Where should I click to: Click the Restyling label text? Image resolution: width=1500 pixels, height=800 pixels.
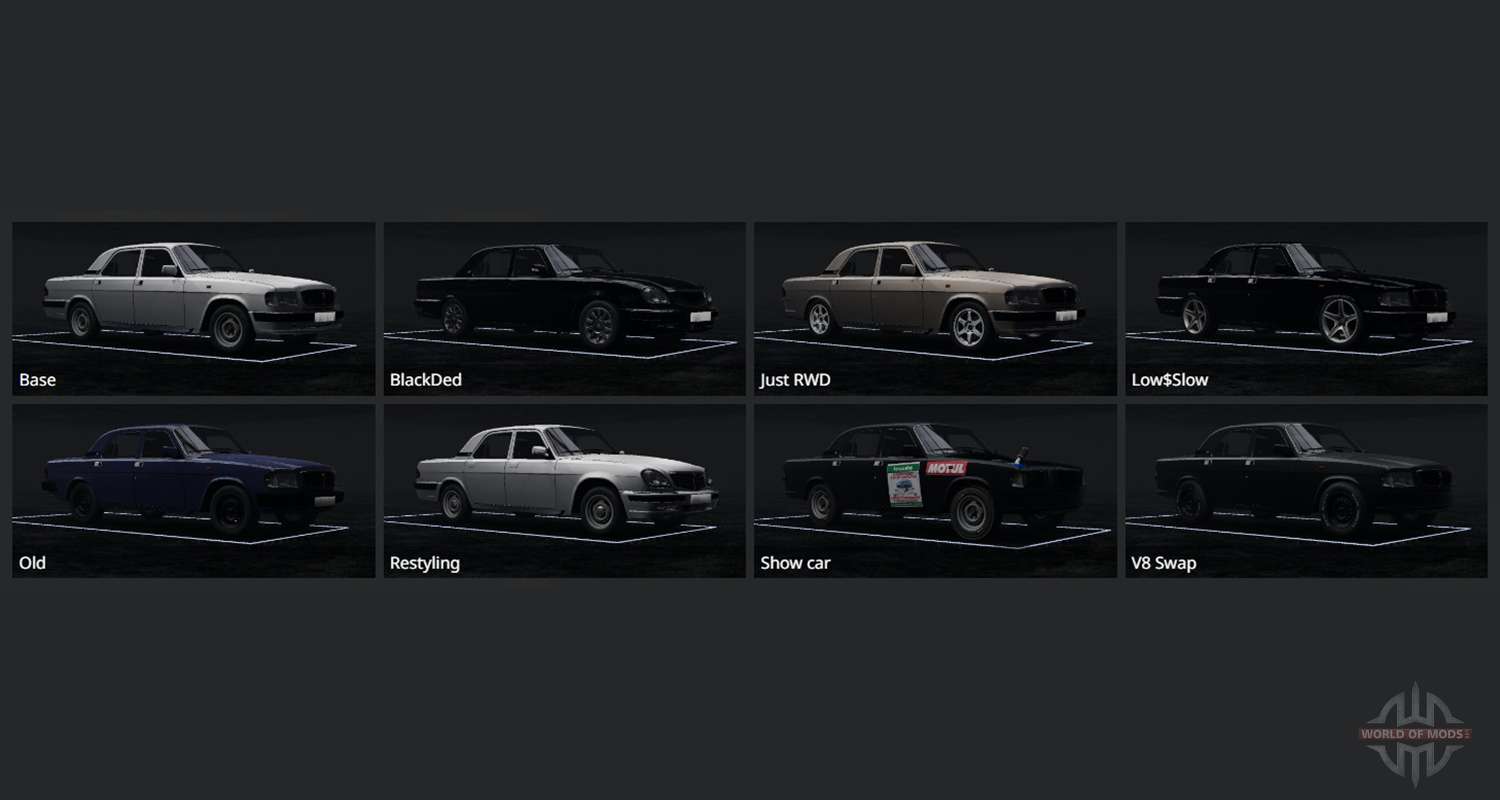424,562
